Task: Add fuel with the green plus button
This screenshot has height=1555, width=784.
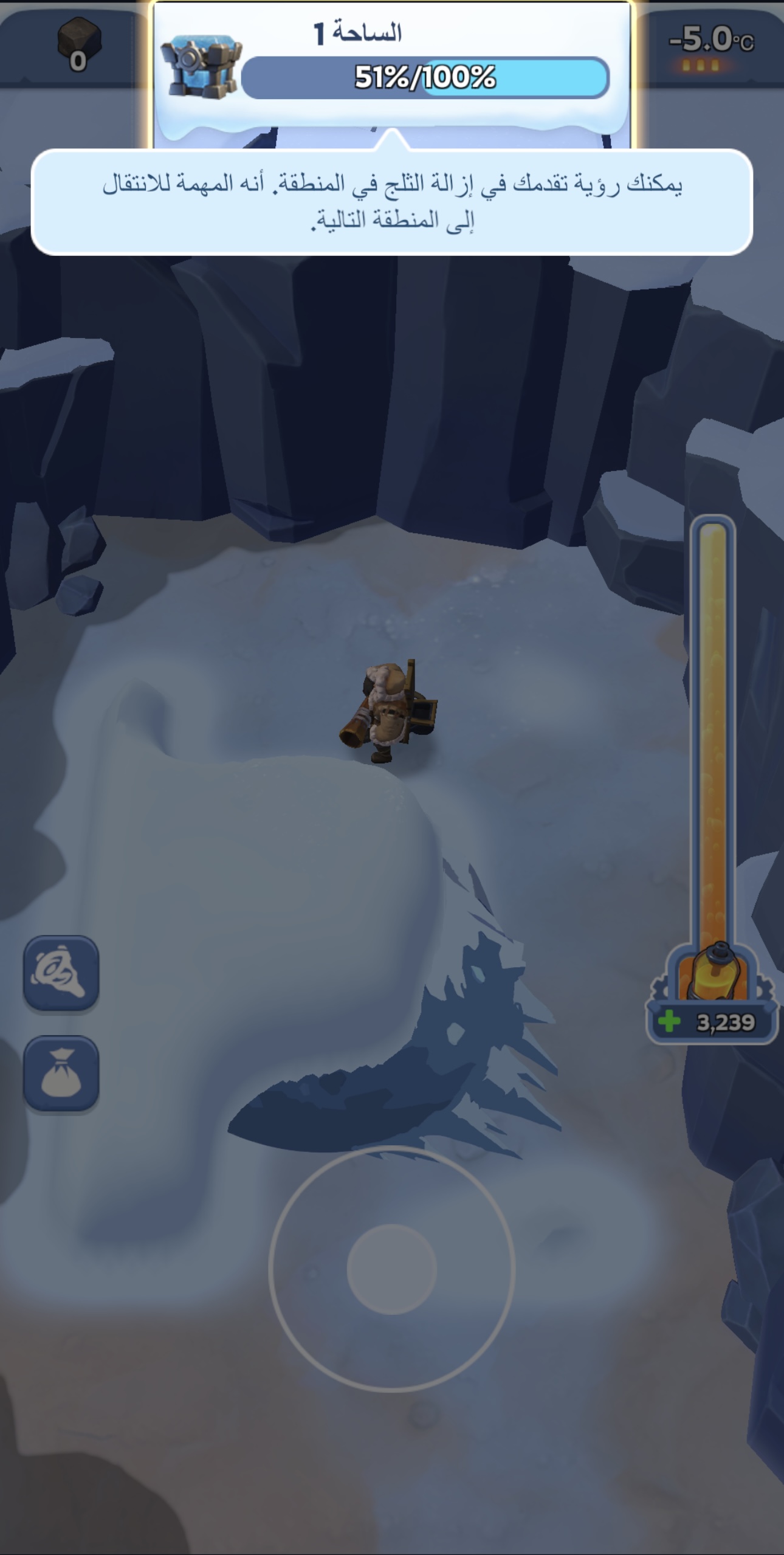Action: pos(669,1022)
